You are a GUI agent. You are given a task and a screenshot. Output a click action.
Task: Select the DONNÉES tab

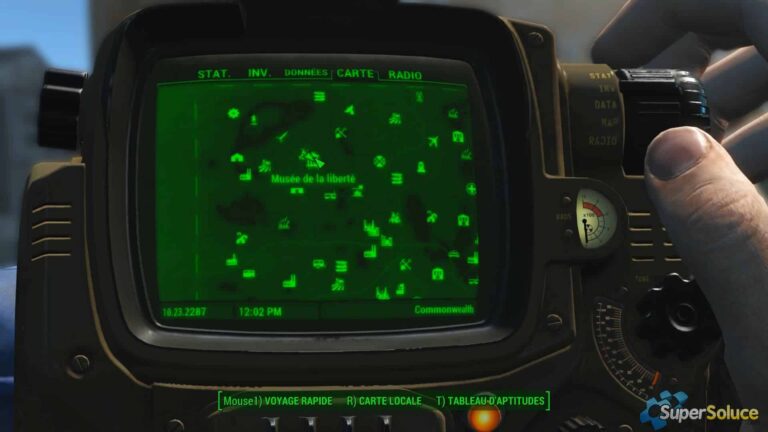(306, 73)
